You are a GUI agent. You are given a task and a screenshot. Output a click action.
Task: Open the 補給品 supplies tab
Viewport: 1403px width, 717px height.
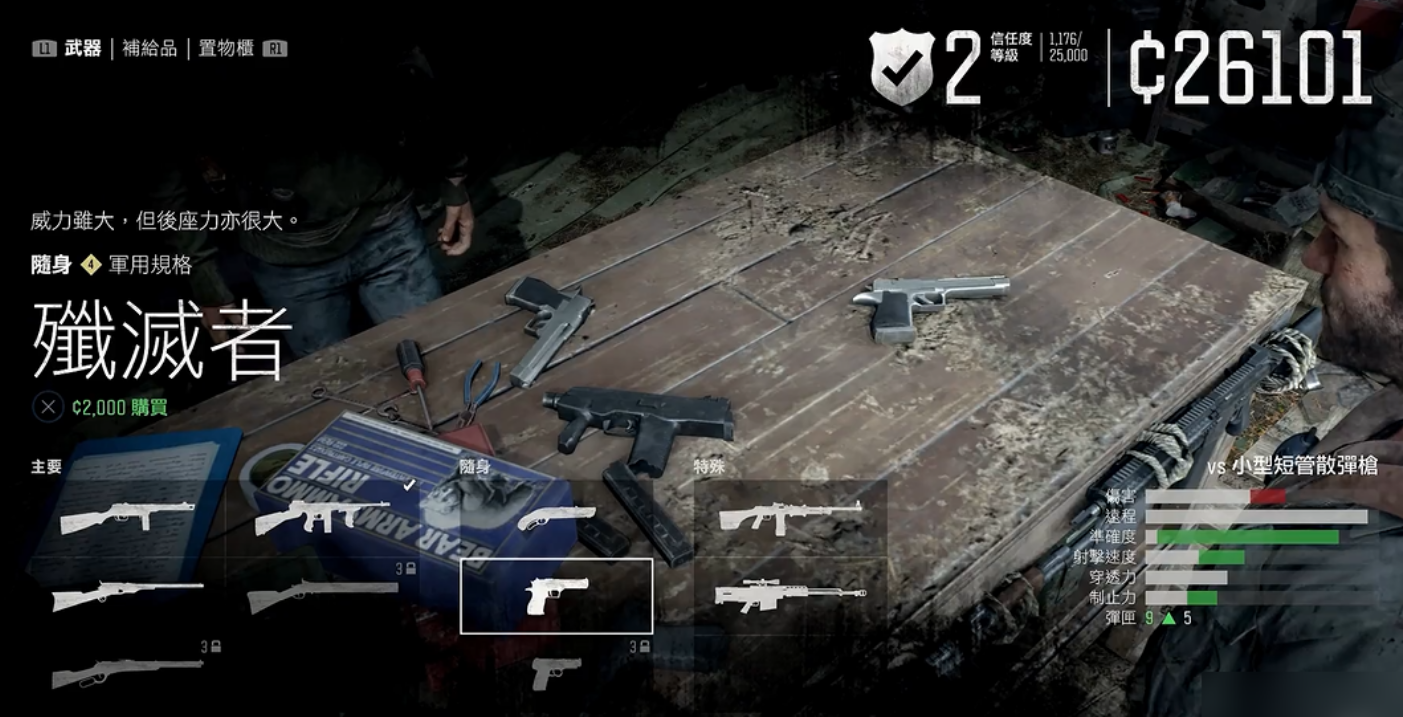pyautogui.click(x=150, y=48)
